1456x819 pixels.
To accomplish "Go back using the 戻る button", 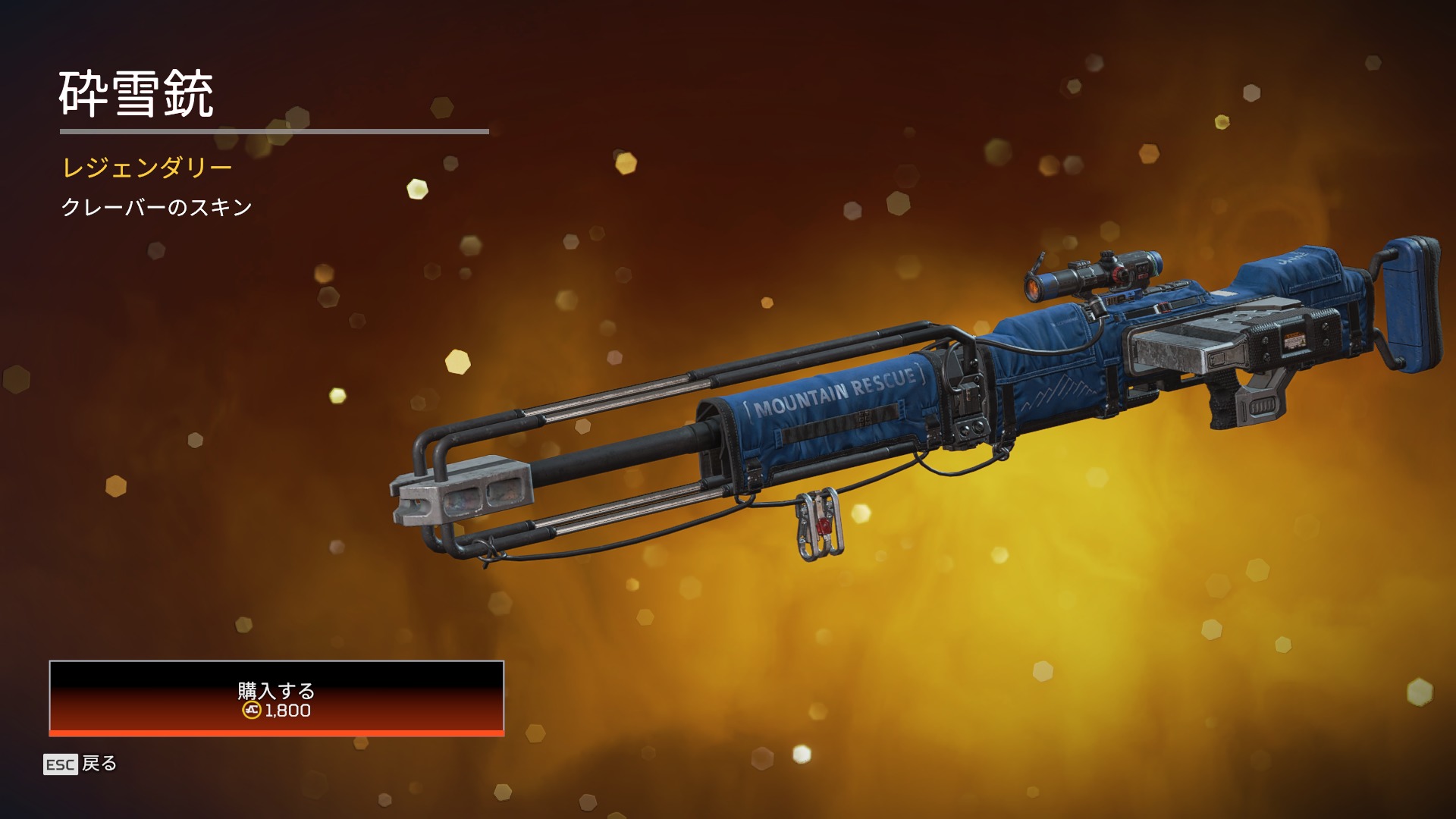I will click(x=81, y=764).
